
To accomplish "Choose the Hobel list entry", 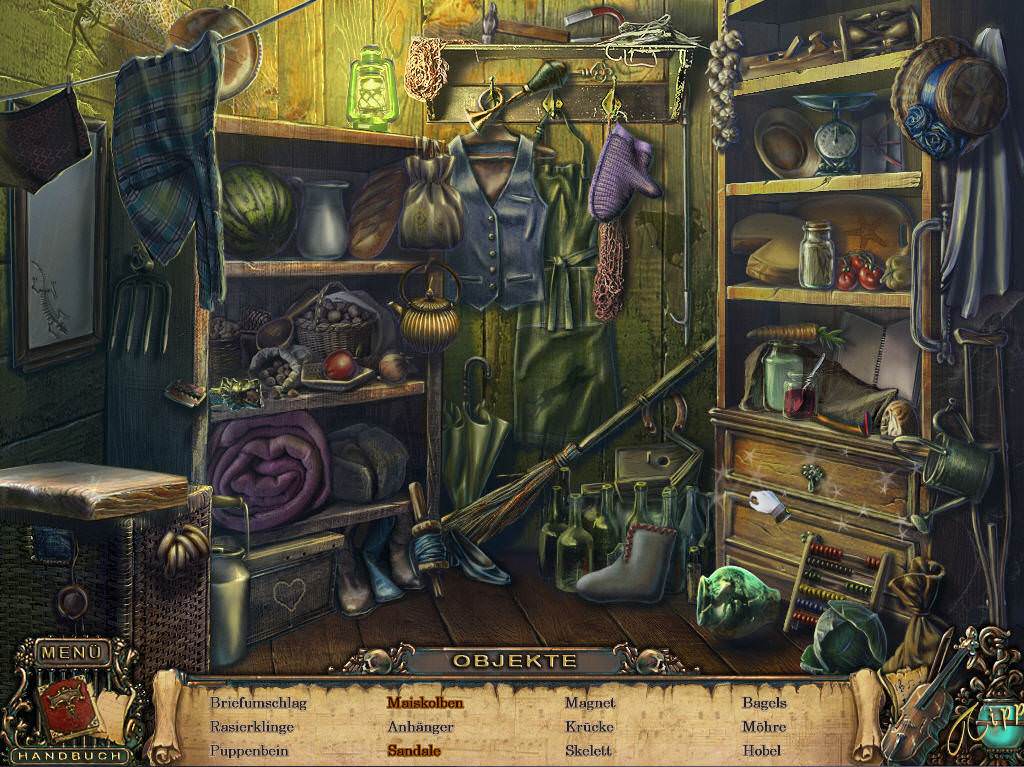I will tap(762, 750).
